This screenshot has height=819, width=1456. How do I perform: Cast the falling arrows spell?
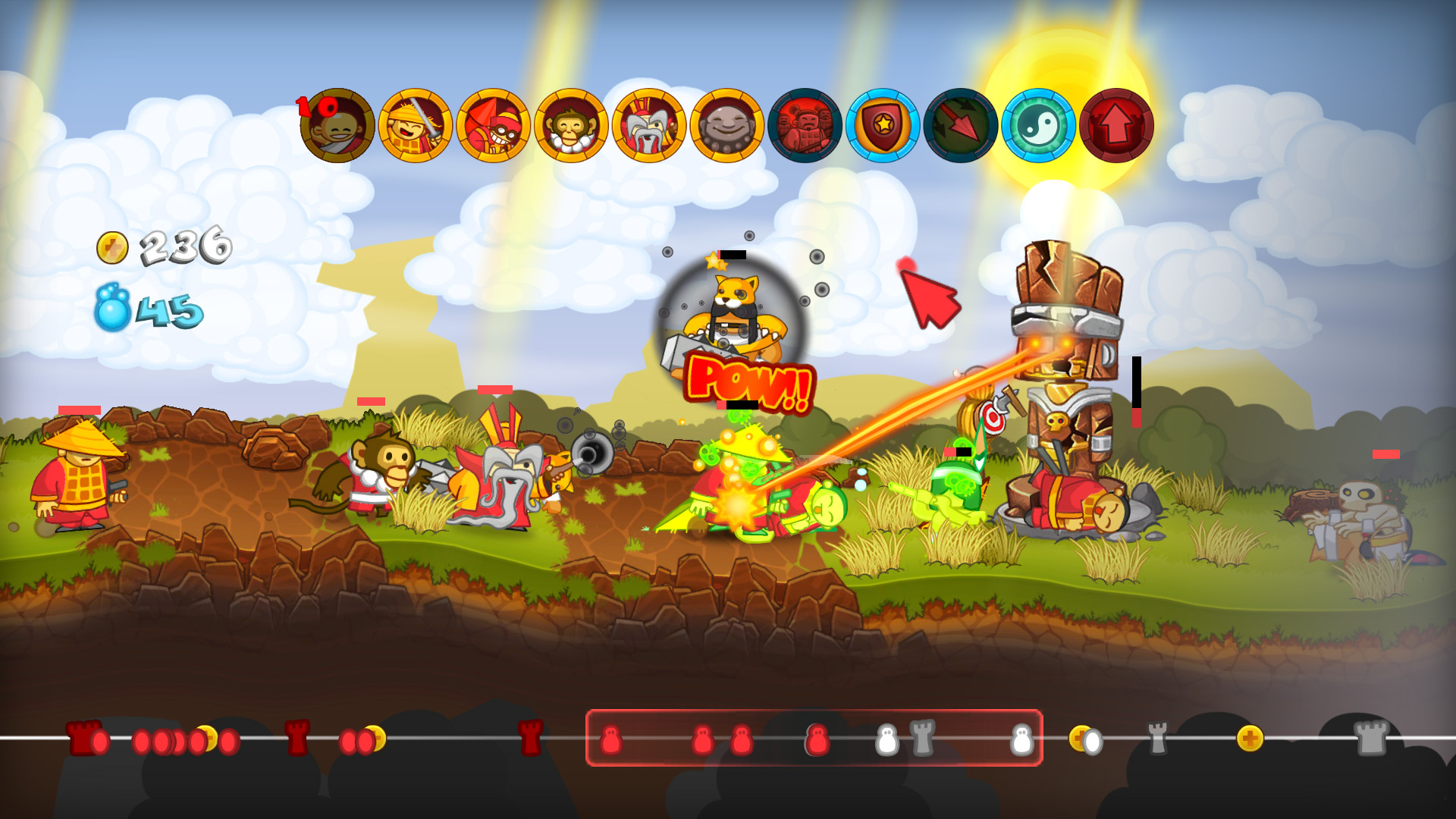point(962,125)
